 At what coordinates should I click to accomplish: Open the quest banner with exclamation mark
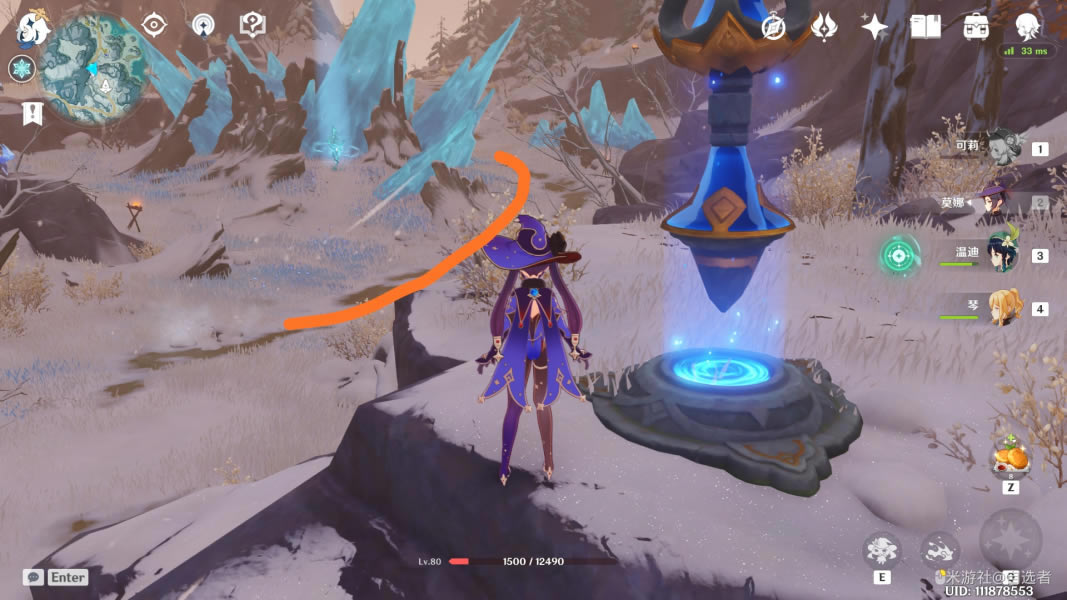click(32, 113)
